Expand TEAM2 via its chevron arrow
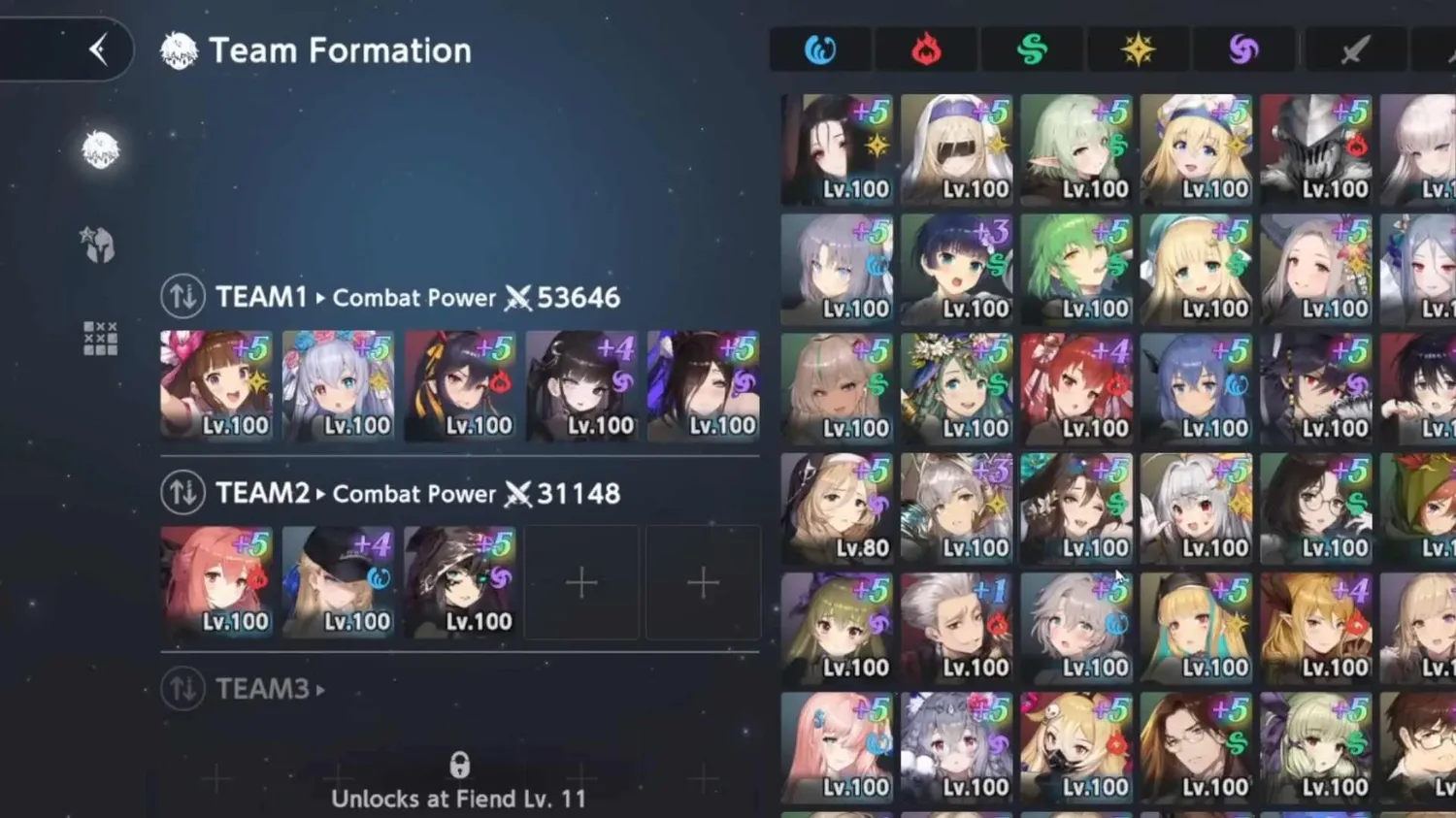The image size is (1456, 818). (320, 494)
